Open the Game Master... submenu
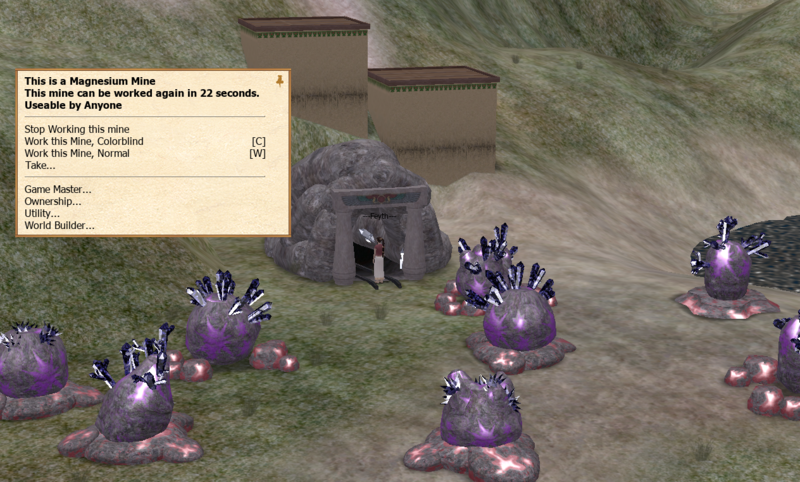Viewport: 800px width, 482px height. click(x=58, y=190)
